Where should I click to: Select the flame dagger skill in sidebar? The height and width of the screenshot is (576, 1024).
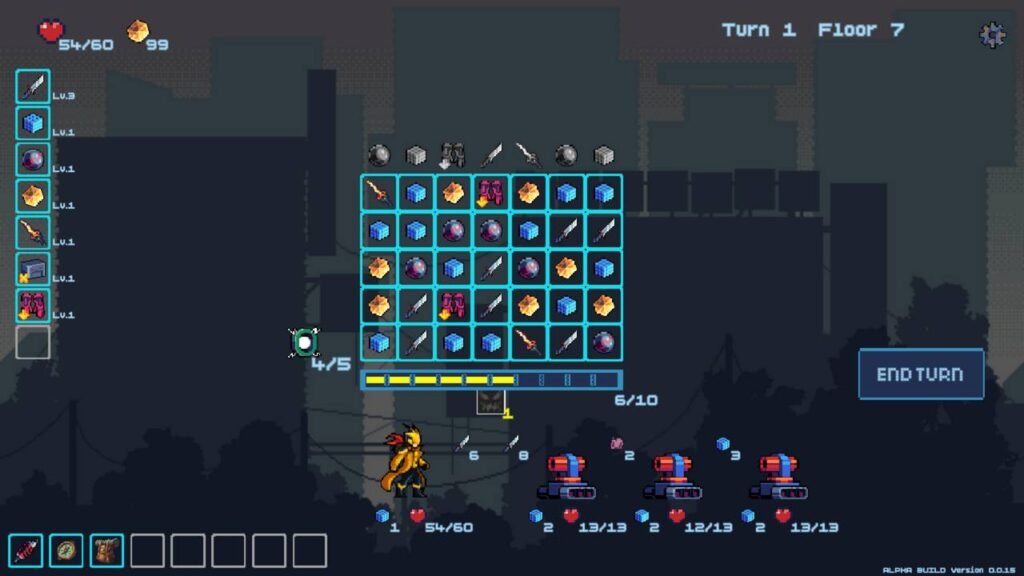pos(33,233)
